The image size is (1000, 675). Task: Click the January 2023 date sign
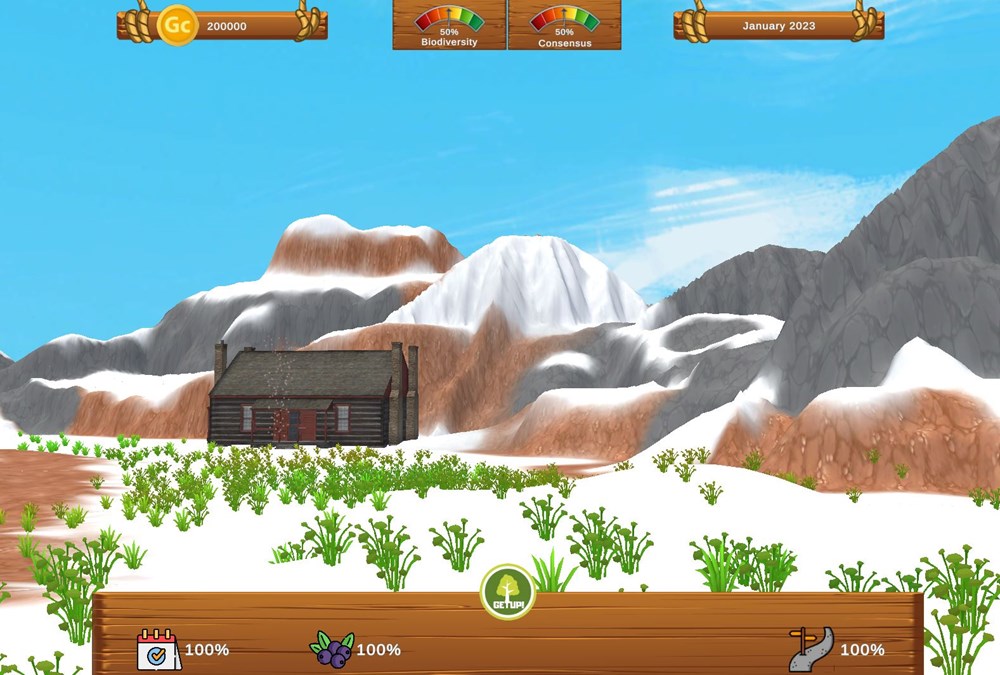pos(778,26)
